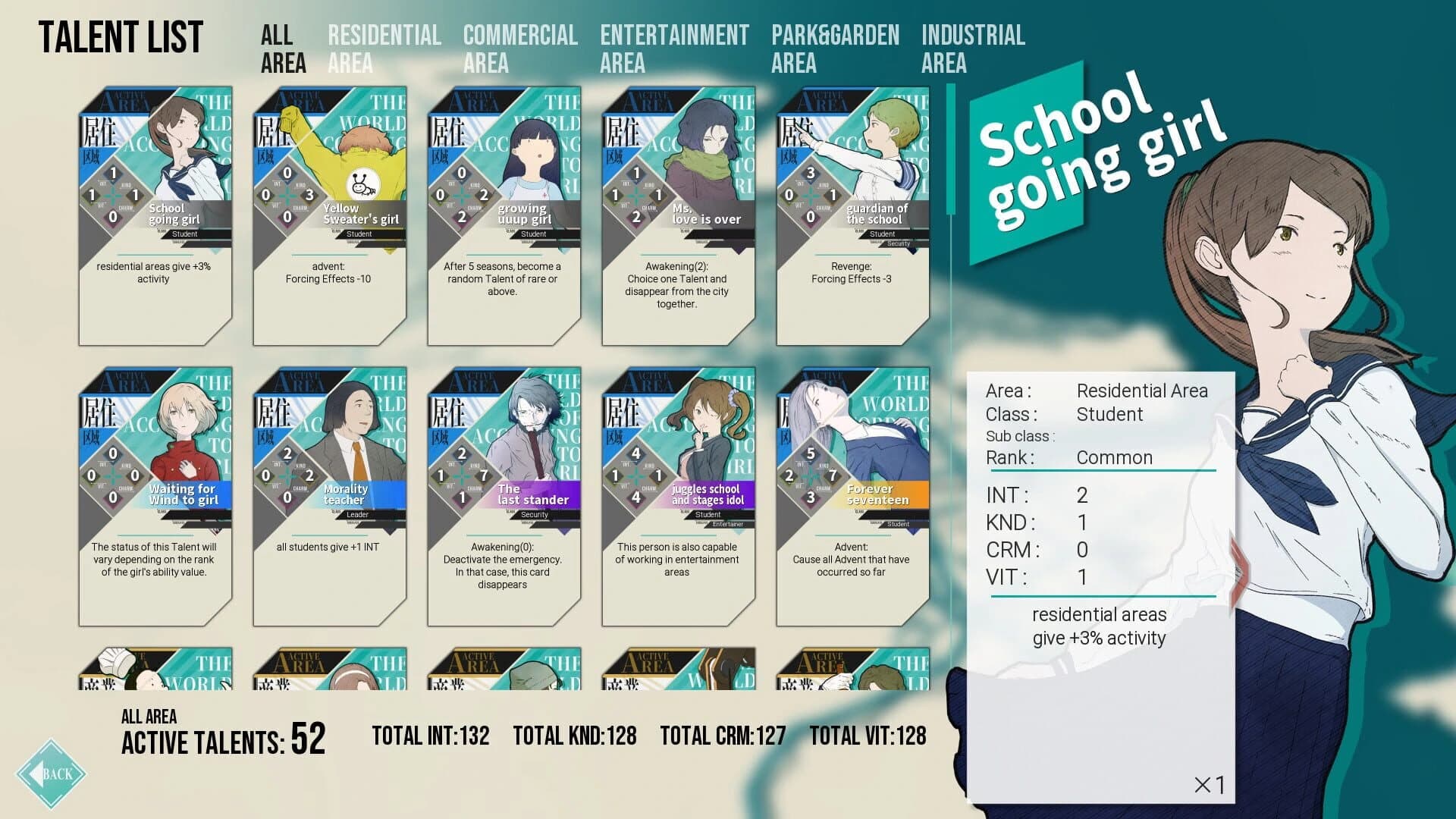Select the Ms. love is over card
1456x819 pixels.
[679, 212]
